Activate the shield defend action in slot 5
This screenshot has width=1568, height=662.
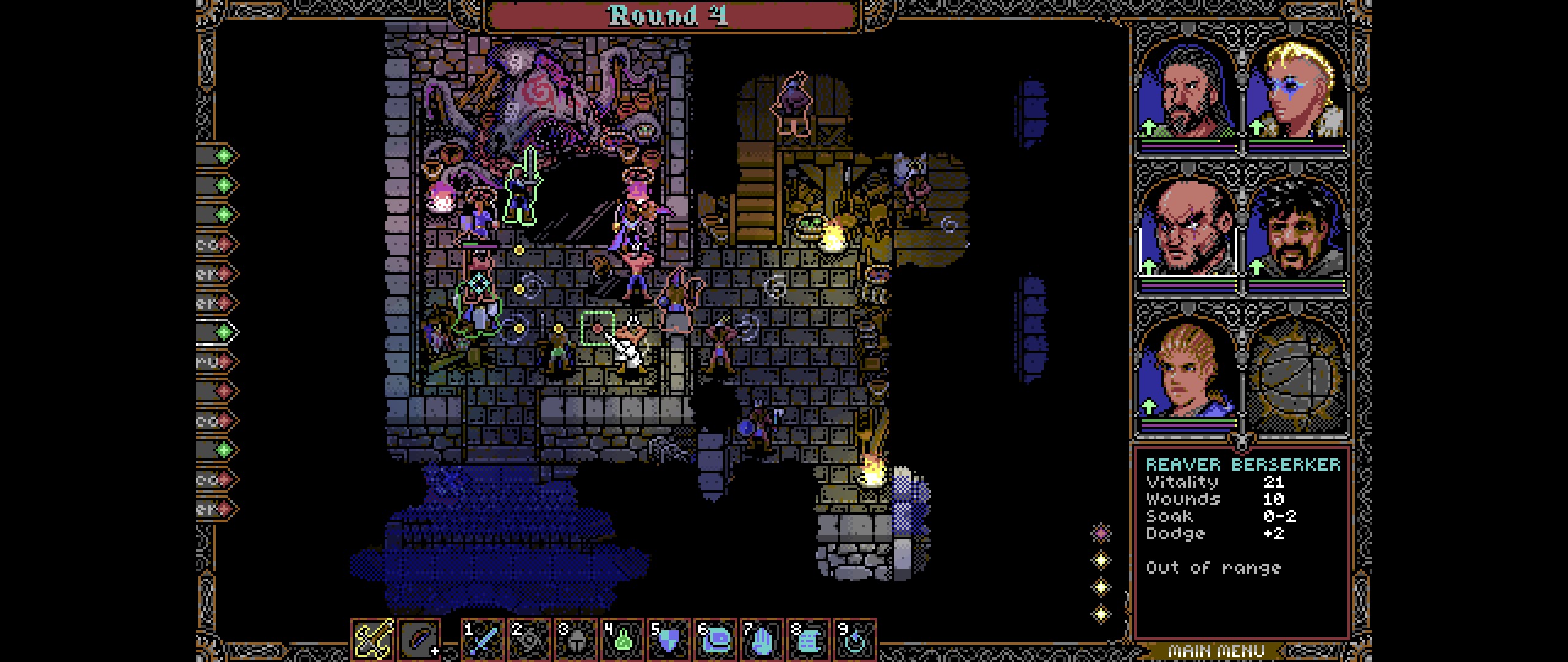click(669, 640)
